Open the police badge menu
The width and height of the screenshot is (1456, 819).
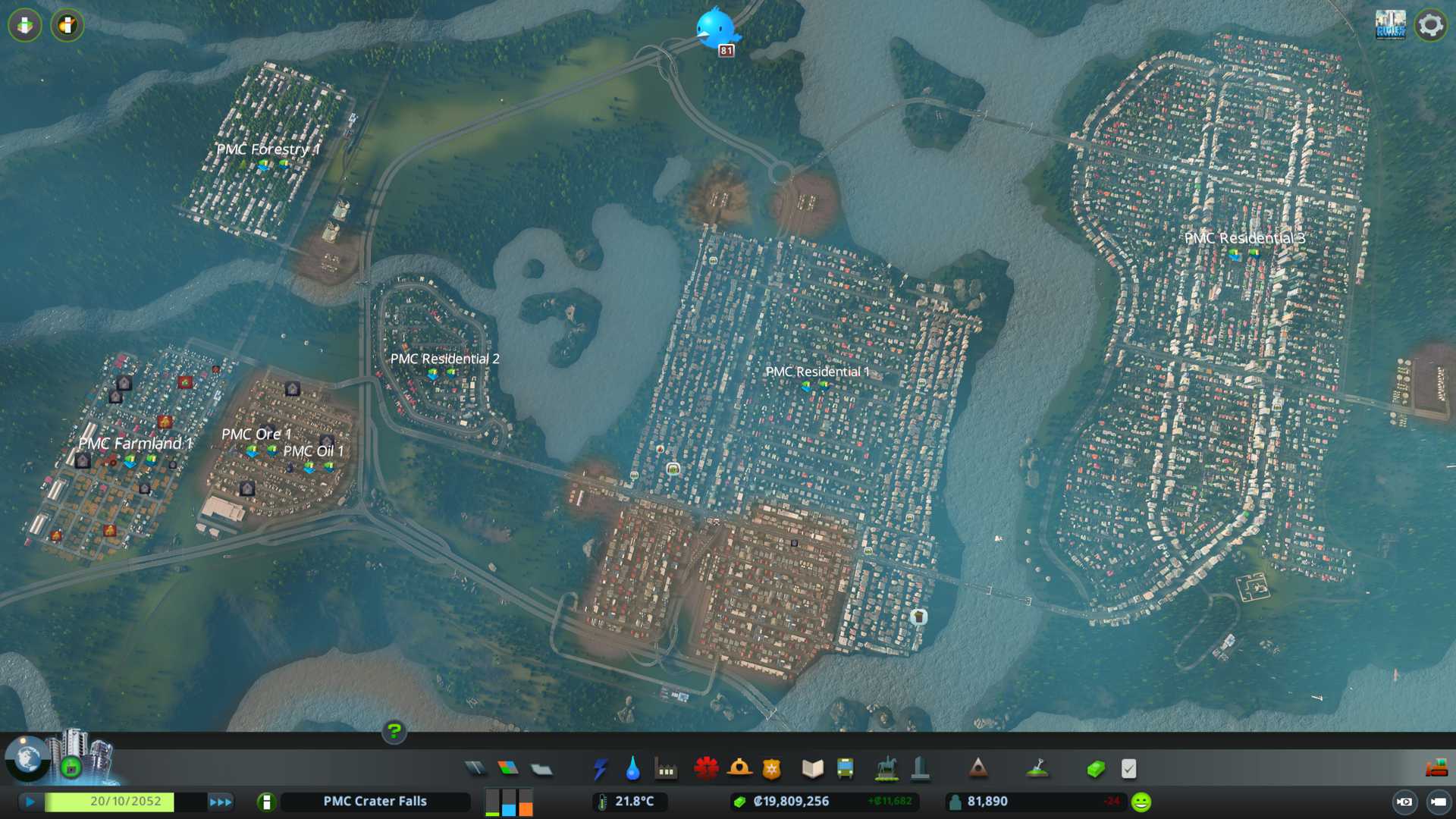772,769
